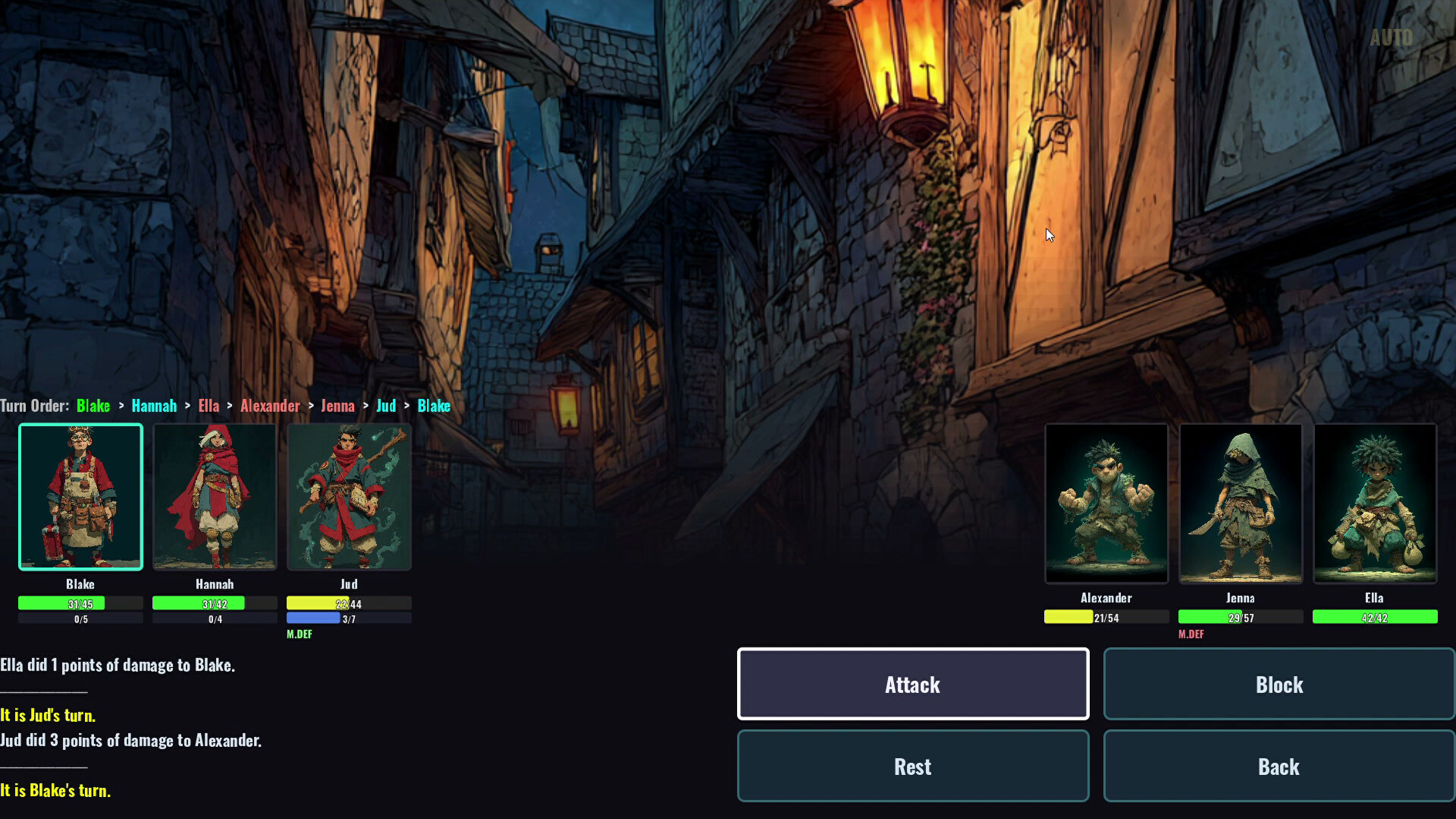Image resolution: width=1456 pixels, height=819 pixels.
Task: Target the enemy Ella's portrait
Action: (x=1374, y=504)
